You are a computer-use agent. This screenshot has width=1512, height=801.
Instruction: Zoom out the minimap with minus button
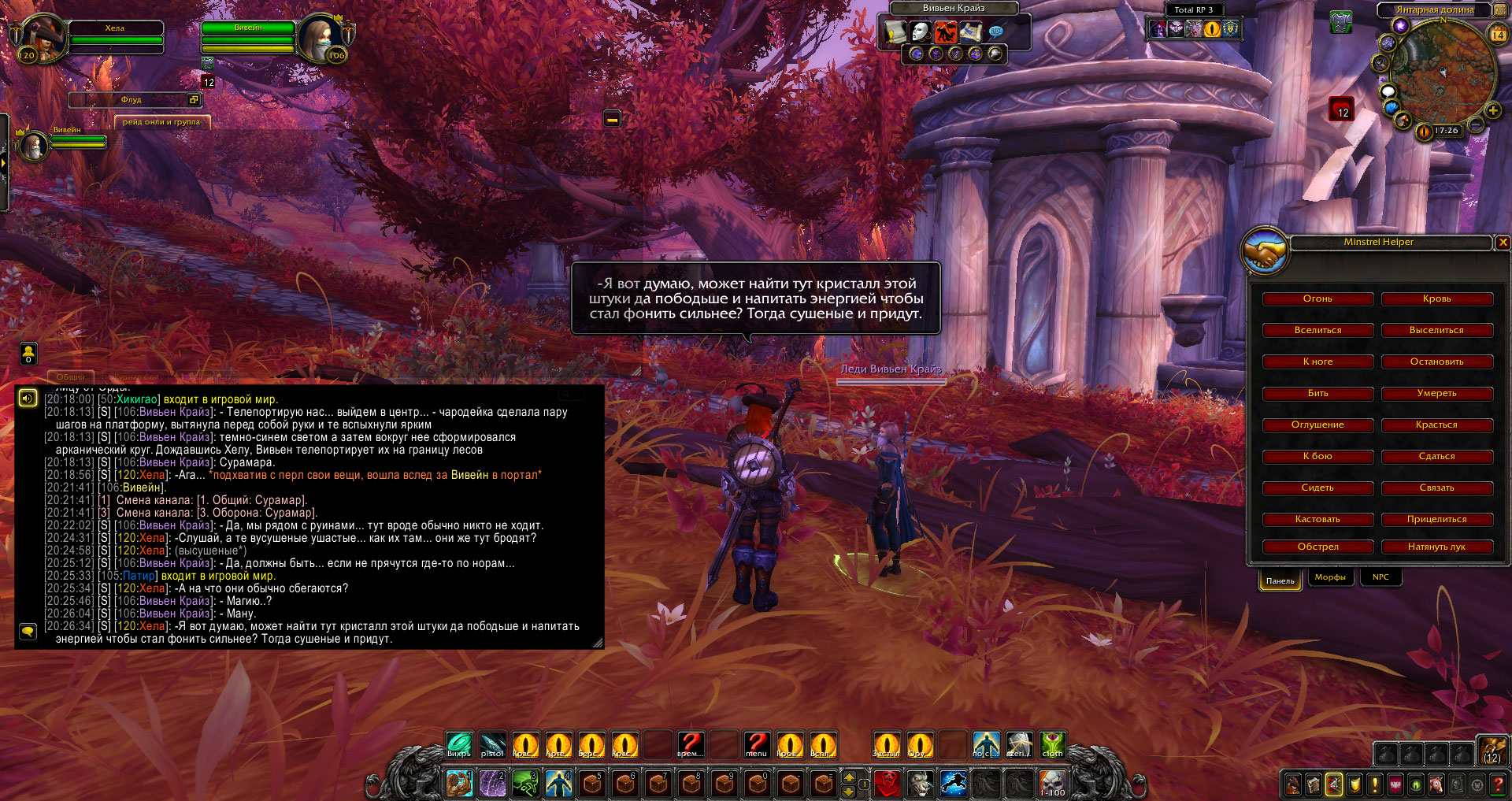point(1477,125)
